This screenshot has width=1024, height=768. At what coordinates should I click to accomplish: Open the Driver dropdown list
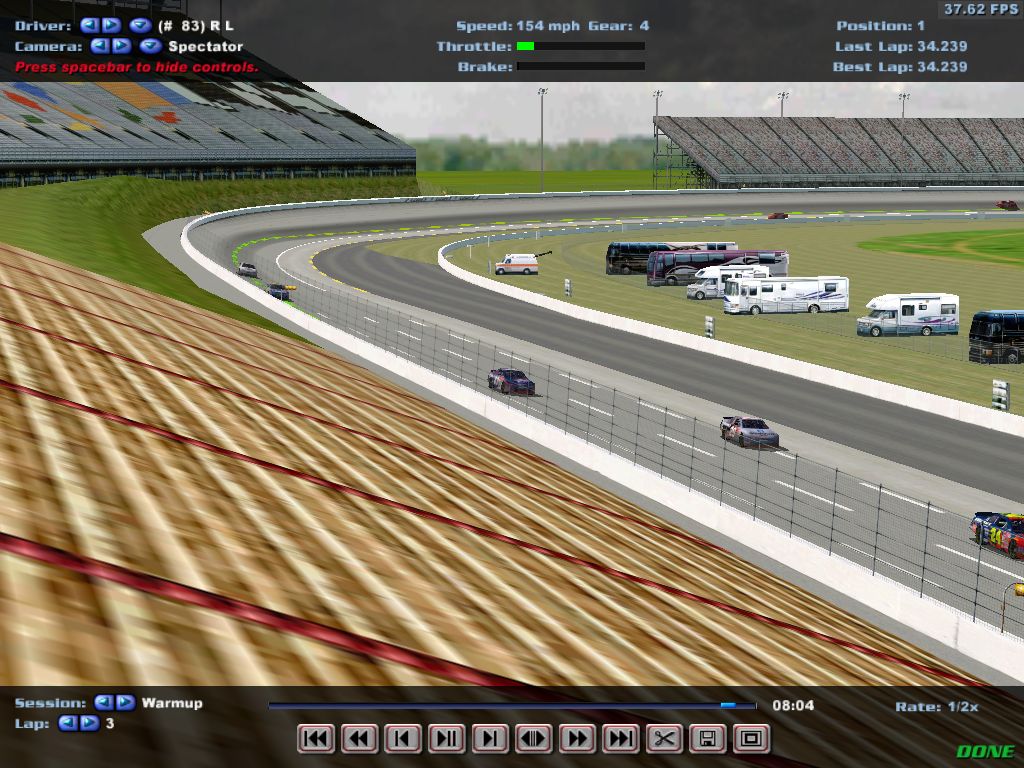[140, 25]
